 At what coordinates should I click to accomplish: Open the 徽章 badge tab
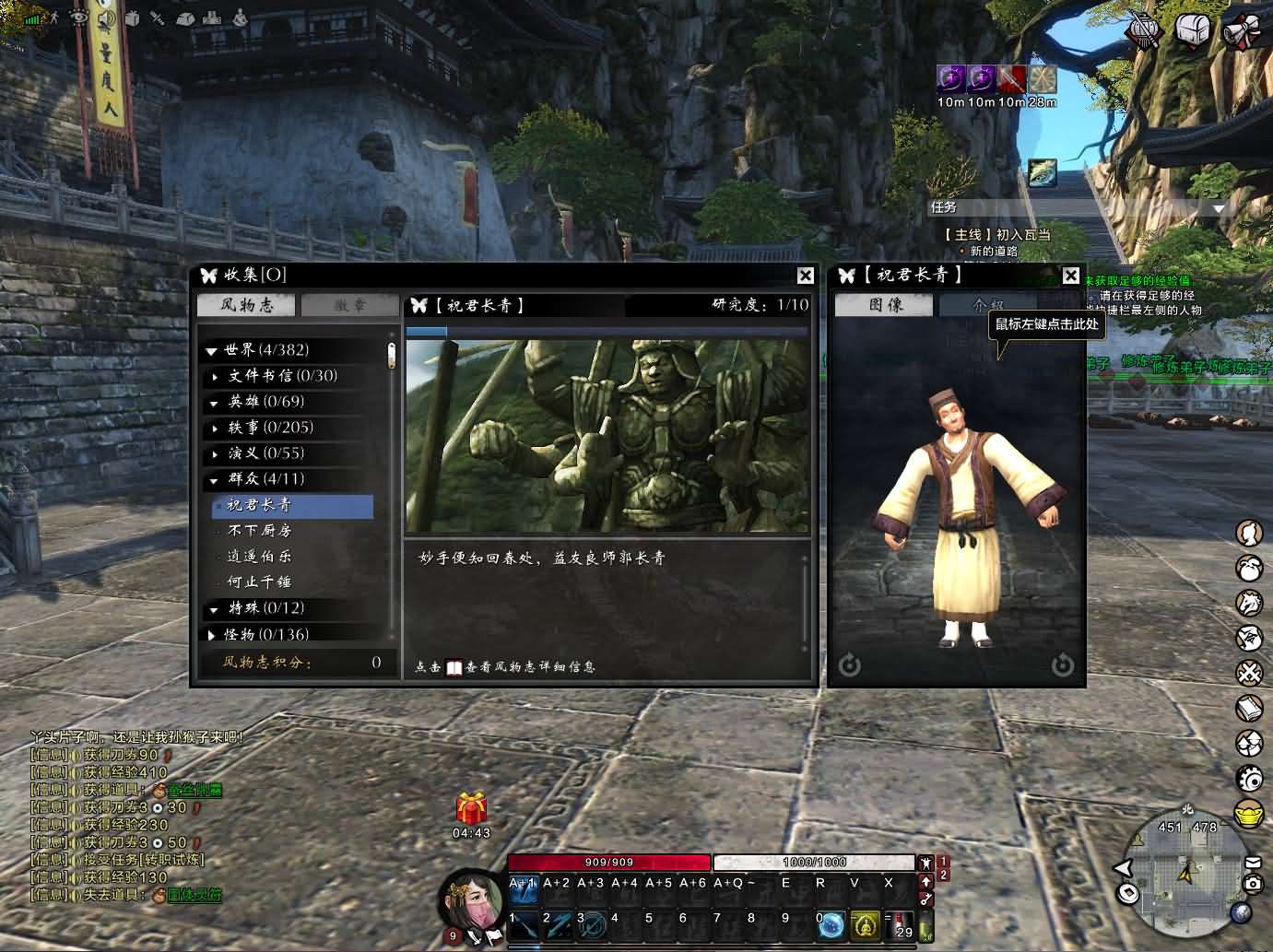[349, 305]
